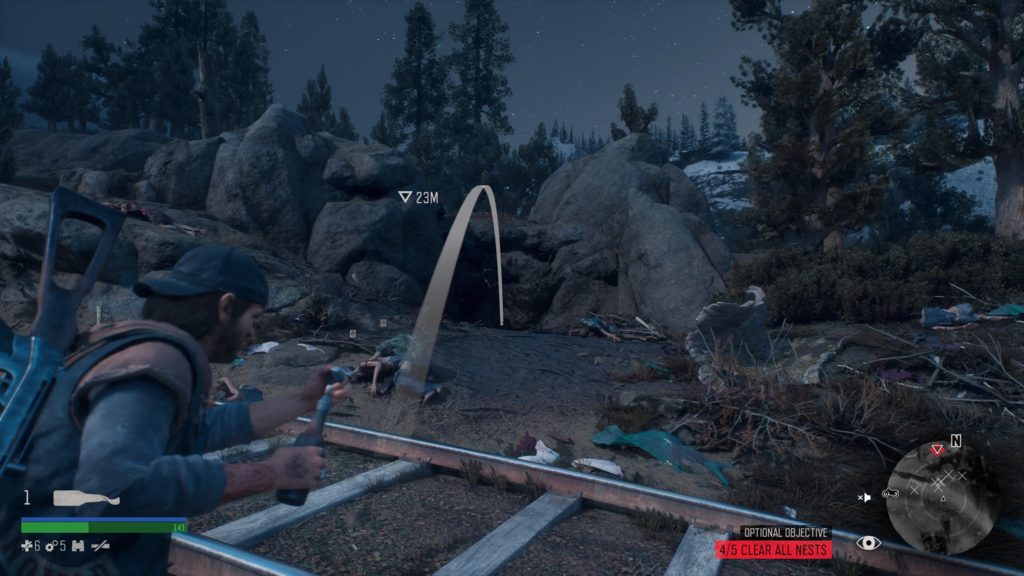Open the circular minimap
Screen dimensions: 1024x576
(942, 497)
